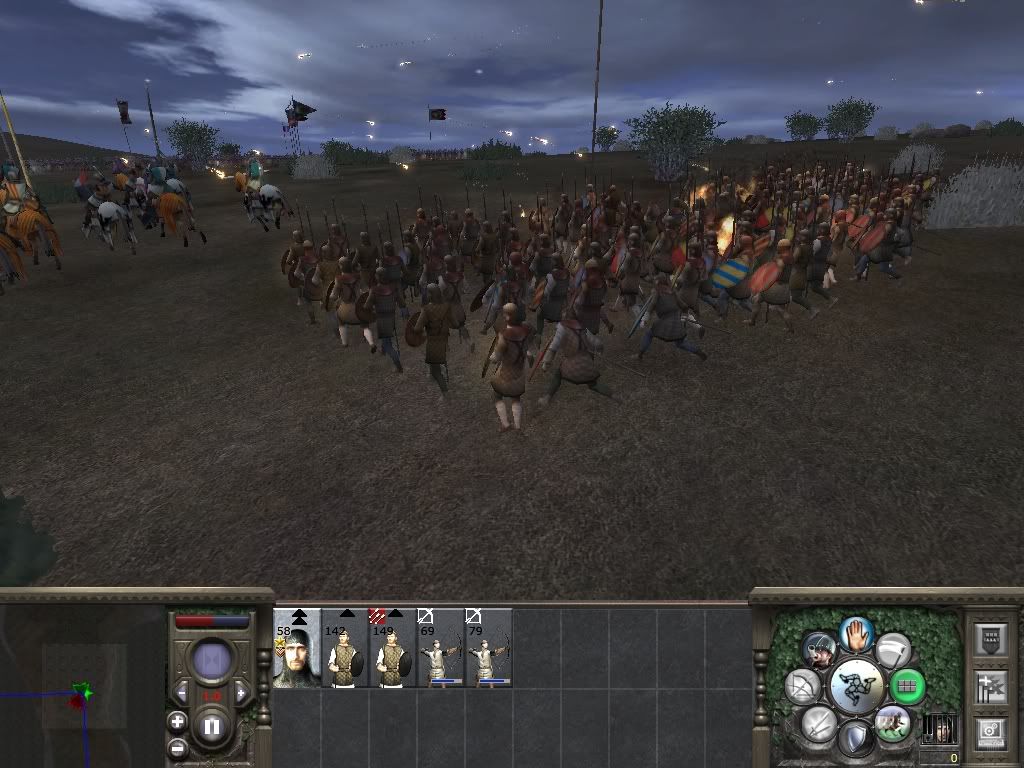Viewport: 1024px width, 768px height.
Task: Click the helmeted soldier face button
Action: click(x=819, y=650)
